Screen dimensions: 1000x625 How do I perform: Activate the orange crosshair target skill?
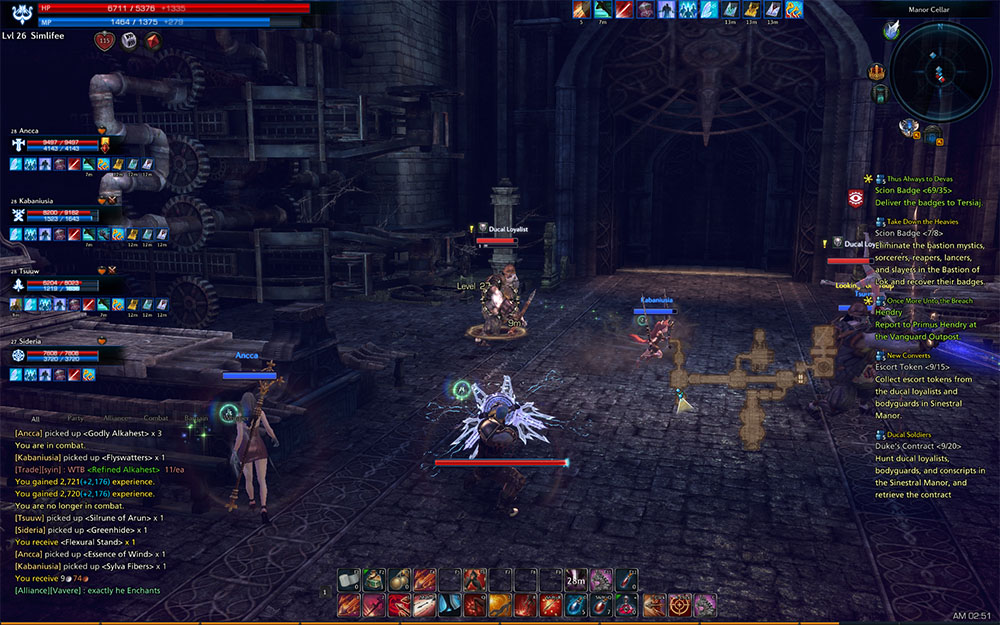pyautogui.click(x=680, y=604)
